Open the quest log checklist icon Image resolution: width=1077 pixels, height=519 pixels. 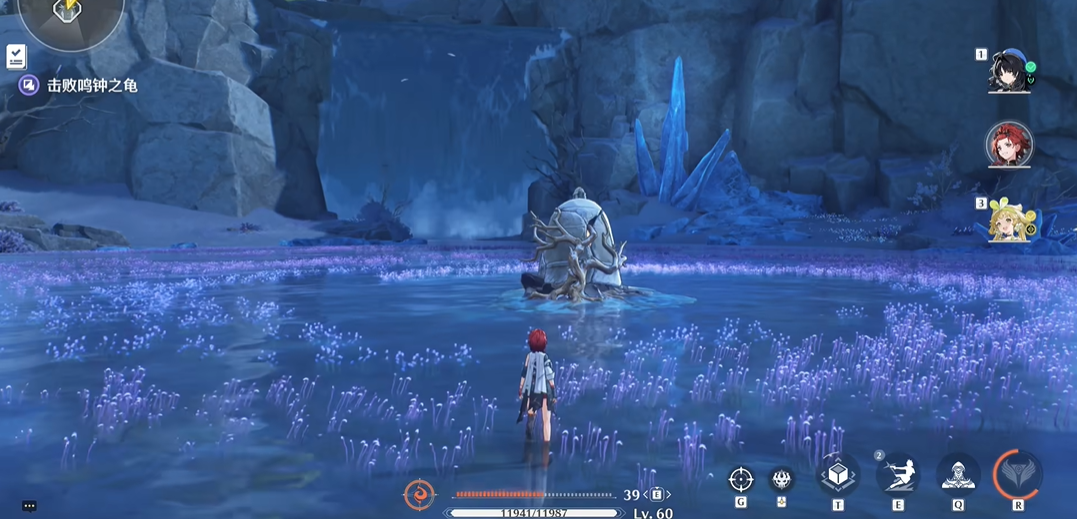pyautogui.click(x=16, y=56)
